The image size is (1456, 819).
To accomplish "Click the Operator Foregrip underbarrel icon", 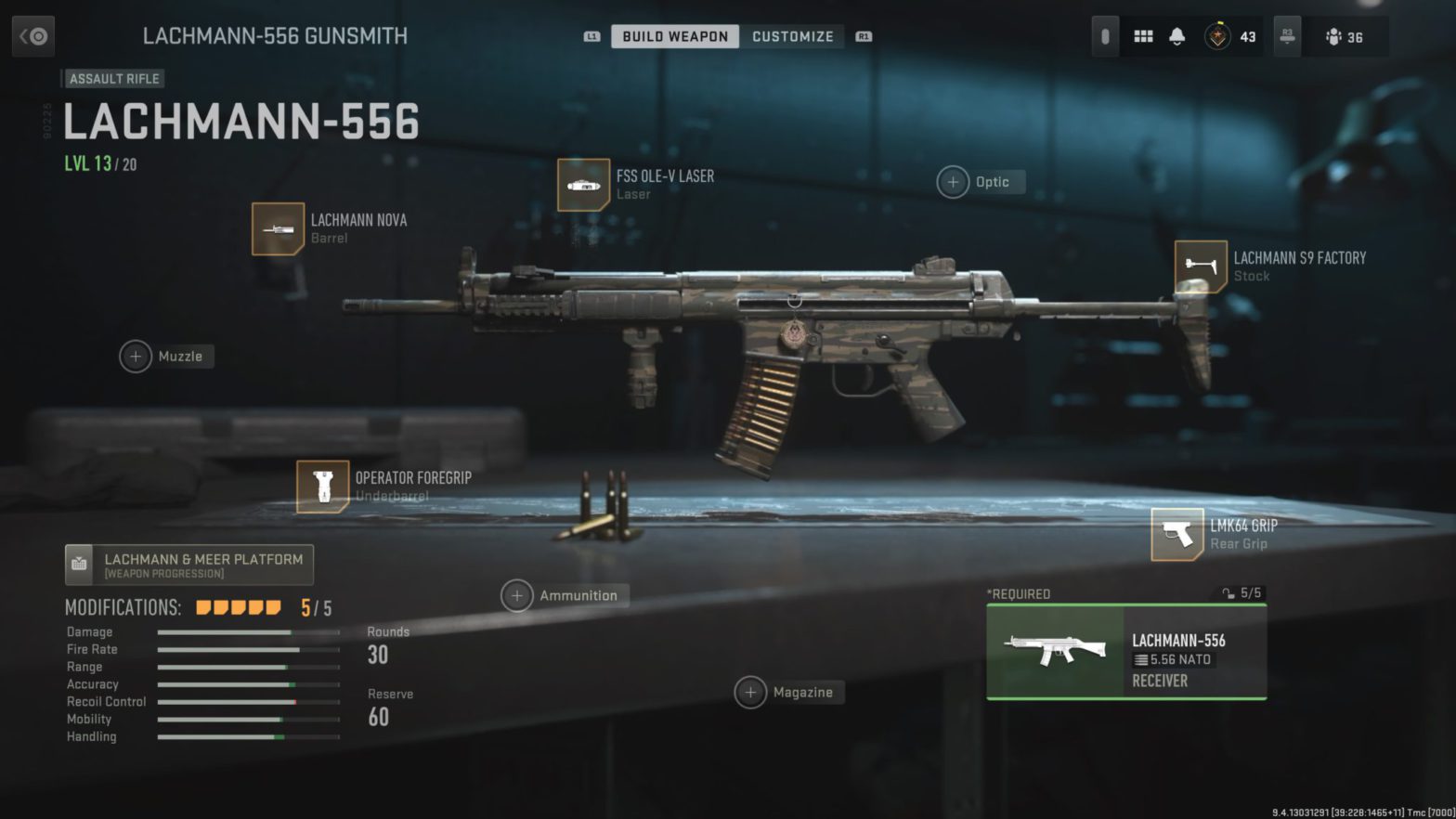I will (321, 485).
